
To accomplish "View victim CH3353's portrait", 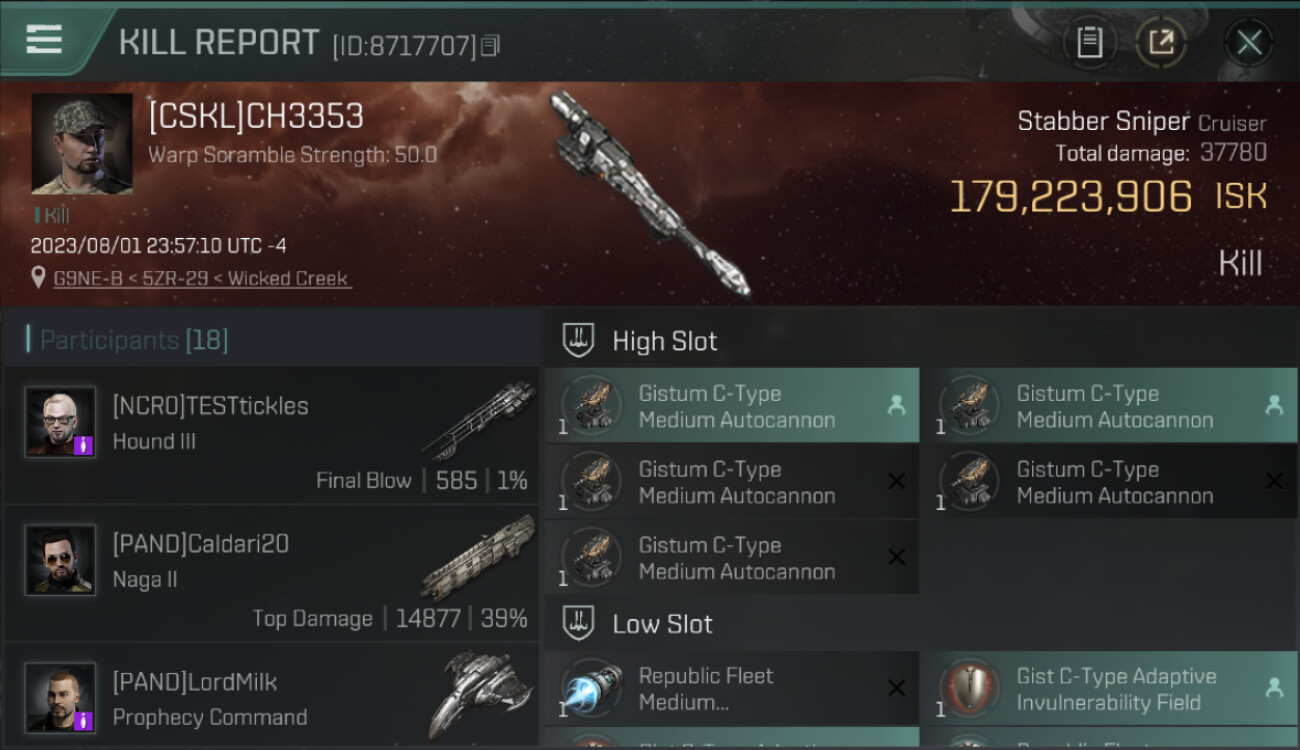I will coord(82,143).
